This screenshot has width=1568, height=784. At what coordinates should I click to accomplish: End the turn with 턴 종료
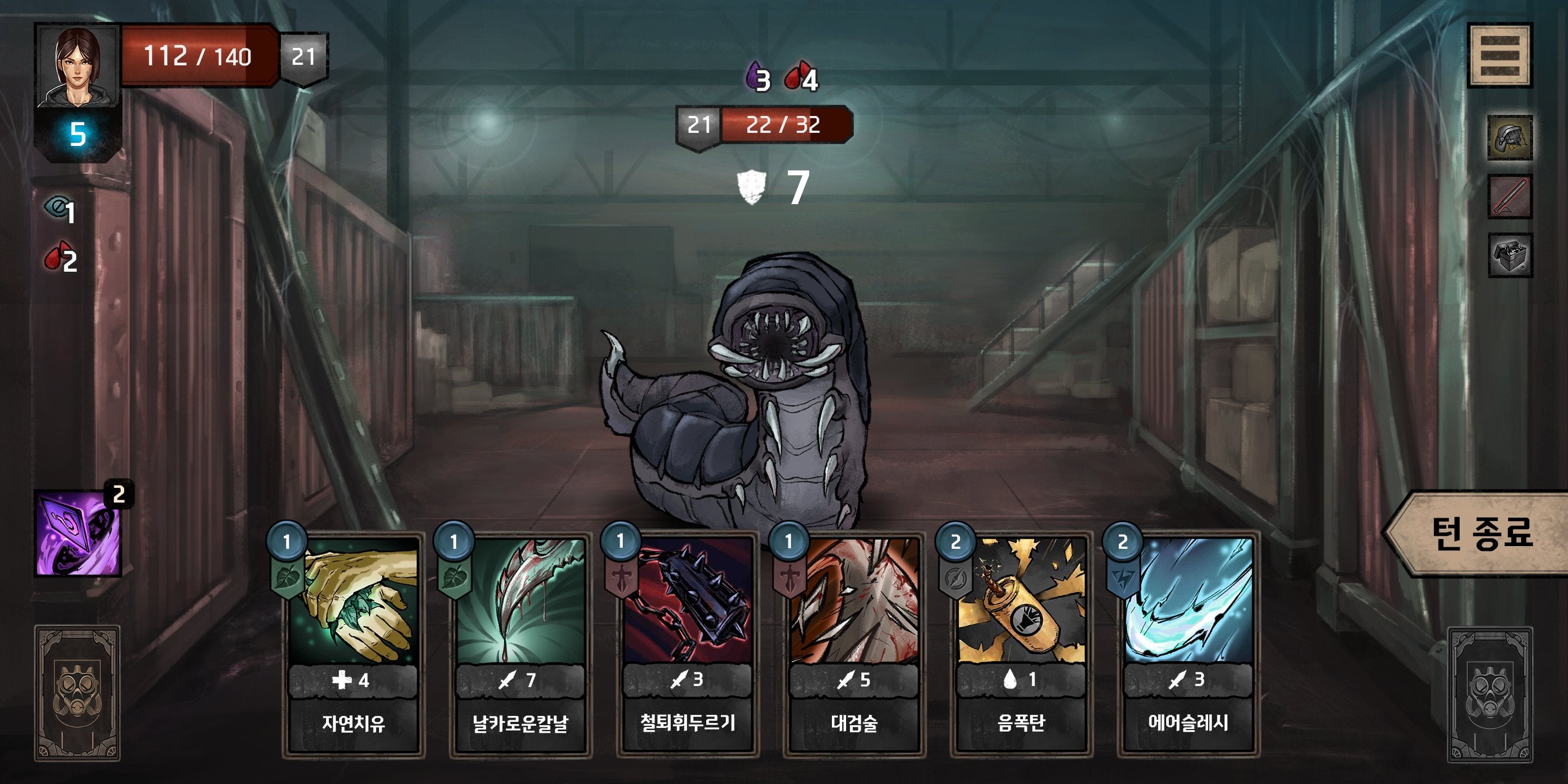[x=1479, y=534]
